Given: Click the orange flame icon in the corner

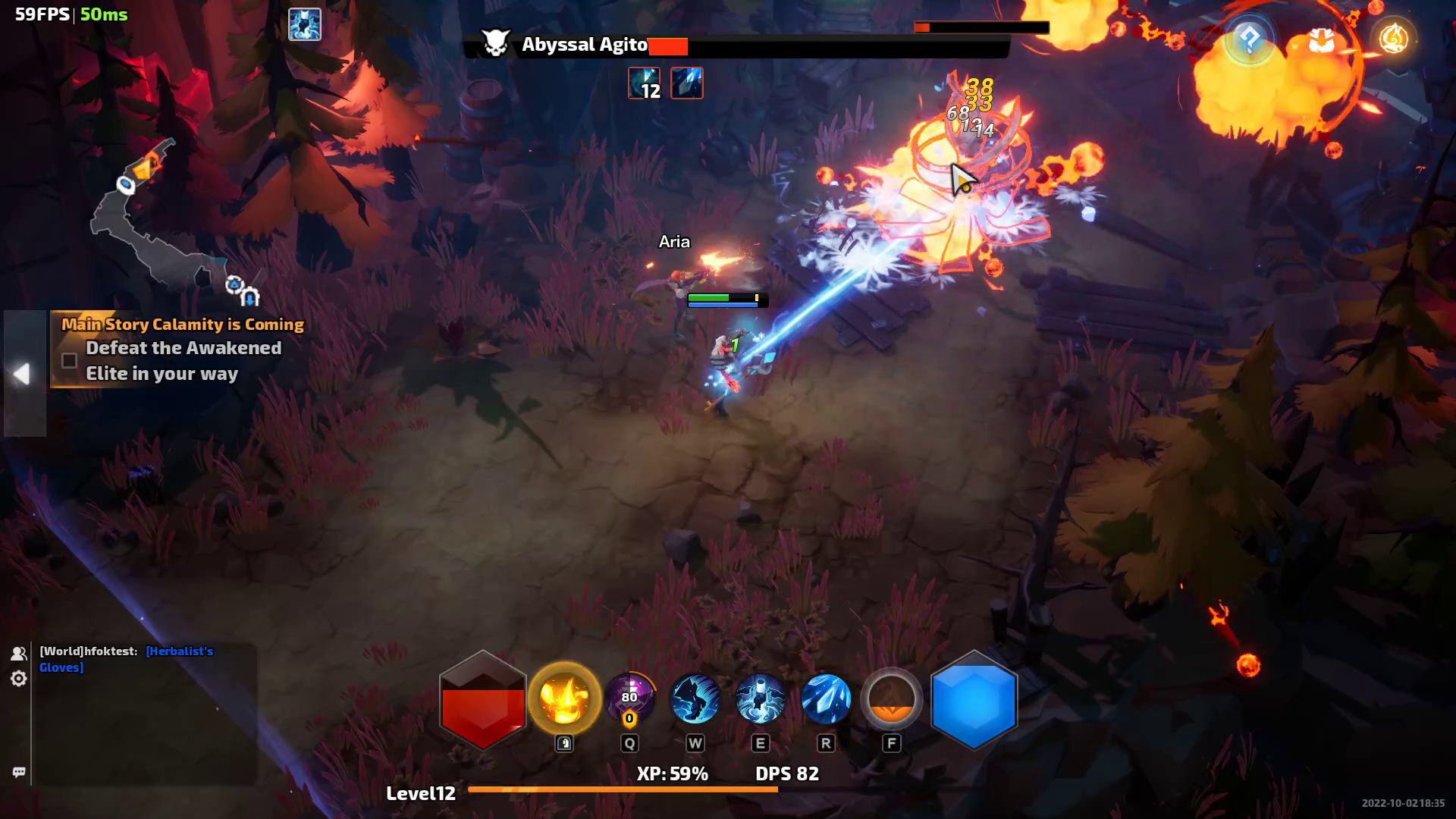Looking at the screenshot, I should pos(1393,39).
